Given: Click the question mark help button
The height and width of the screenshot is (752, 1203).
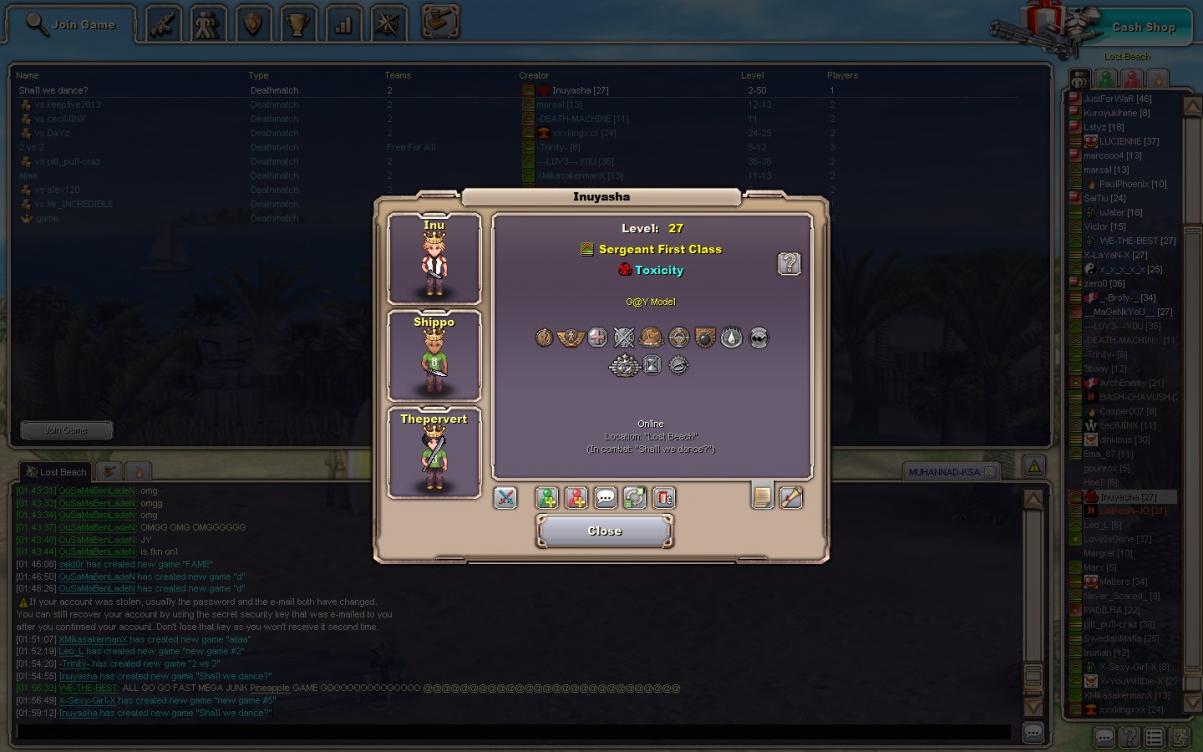Looking at the screenshot, I should pyautogui.click(x=789, y=264).
